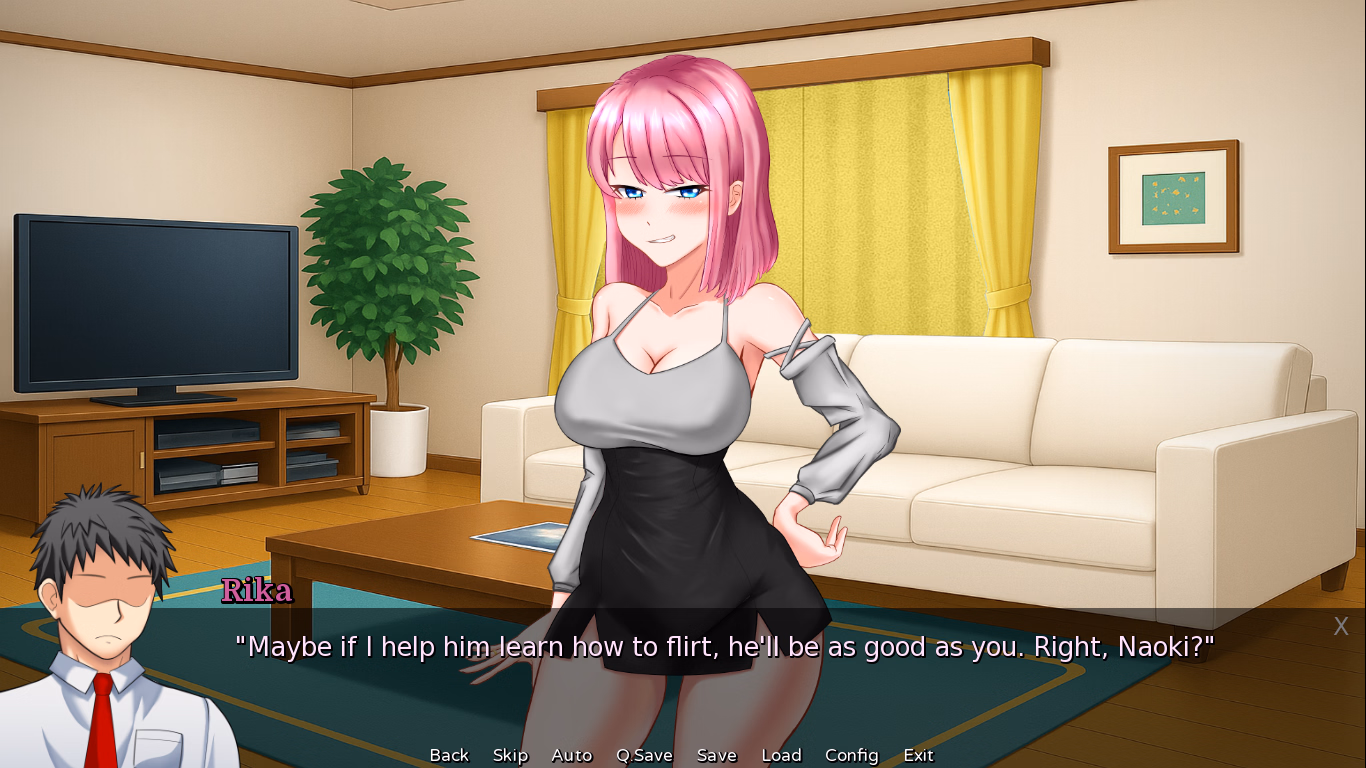Open the Load screen
This screenshot has height=768, width=1366.
click(781, 755)
